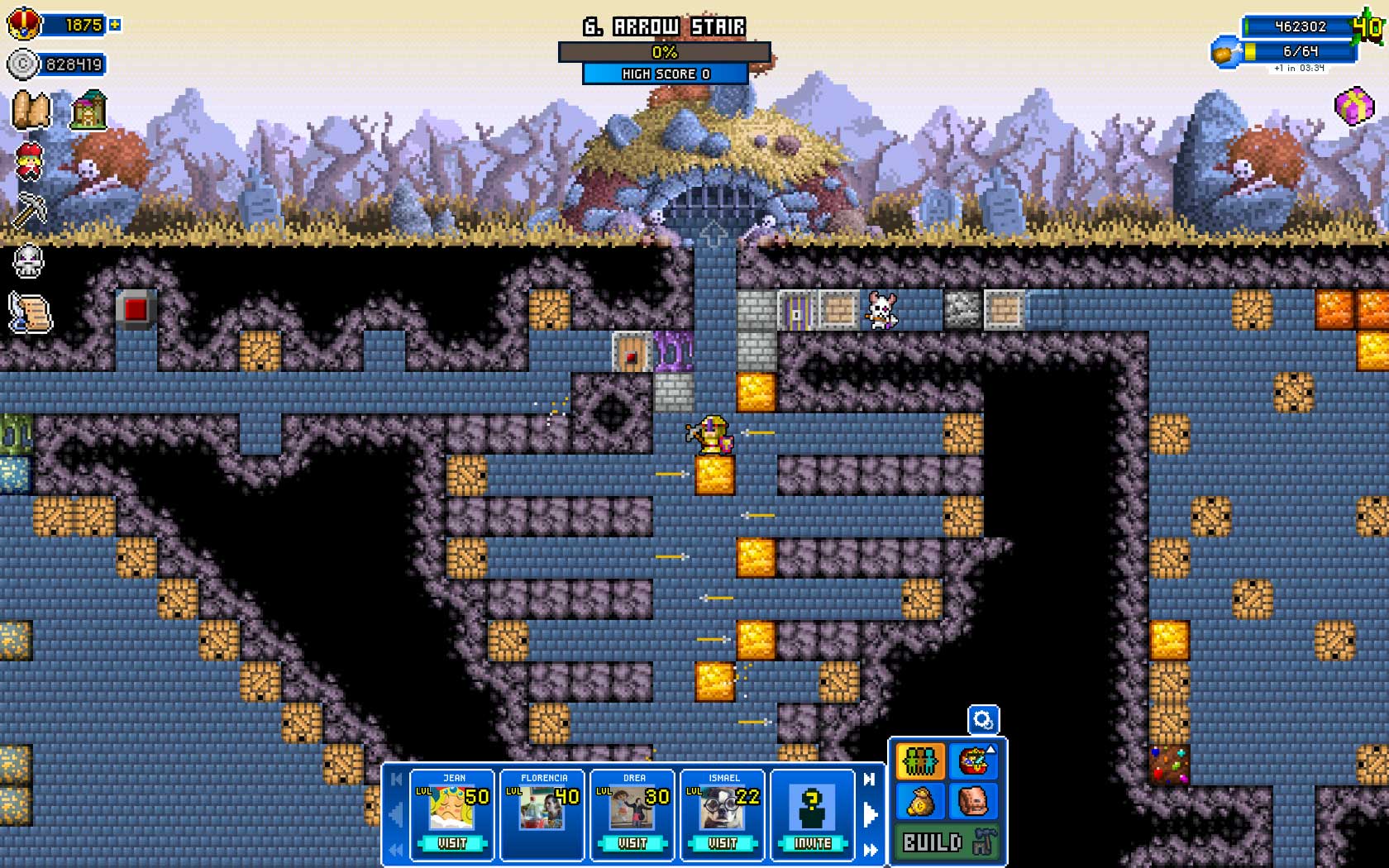
Task: Show the next friend in the list
Action: pyautogui.click(x=870, y=814)
